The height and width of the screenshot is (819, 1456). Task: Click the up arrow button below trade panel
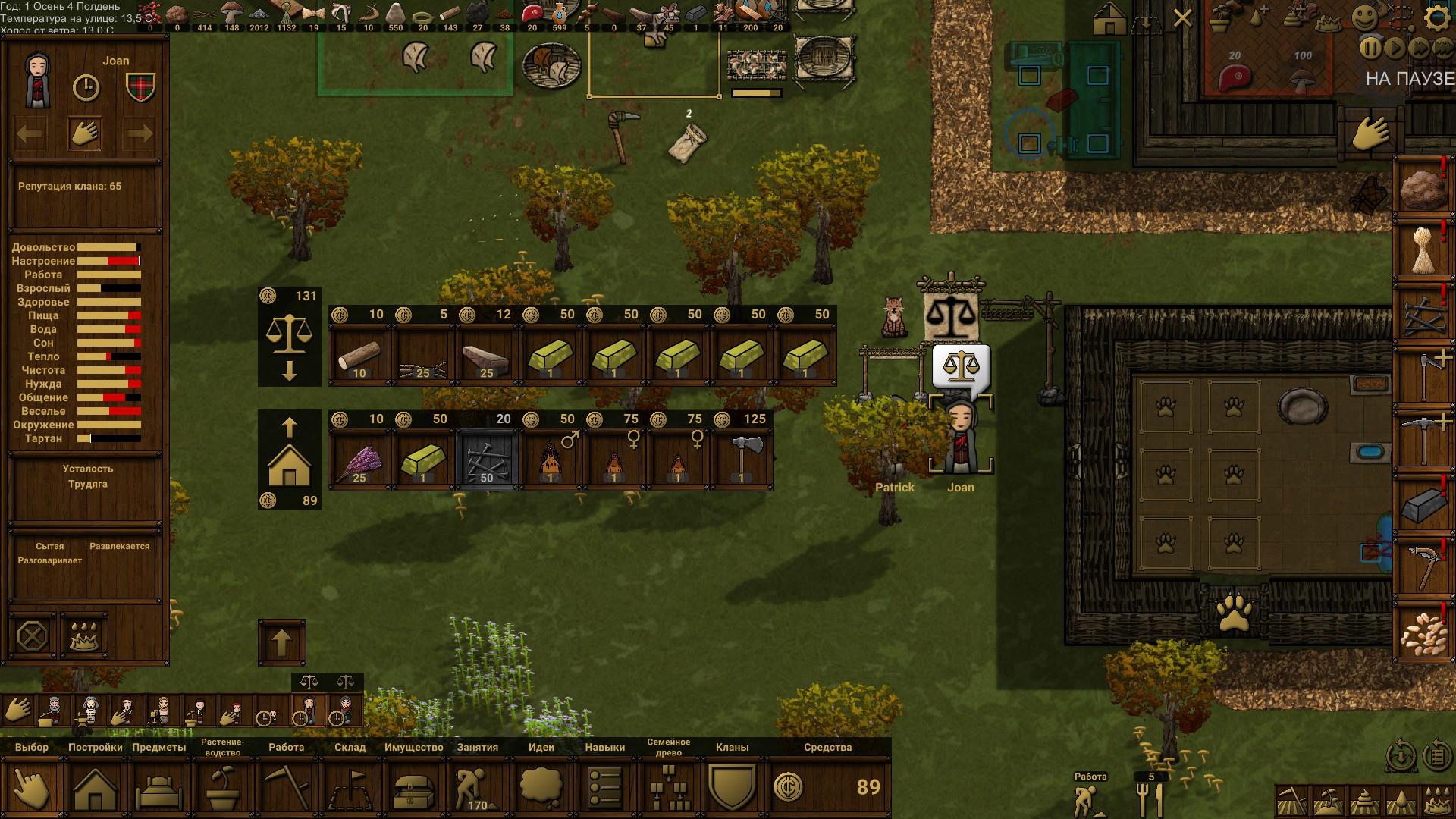pos(282,643)
